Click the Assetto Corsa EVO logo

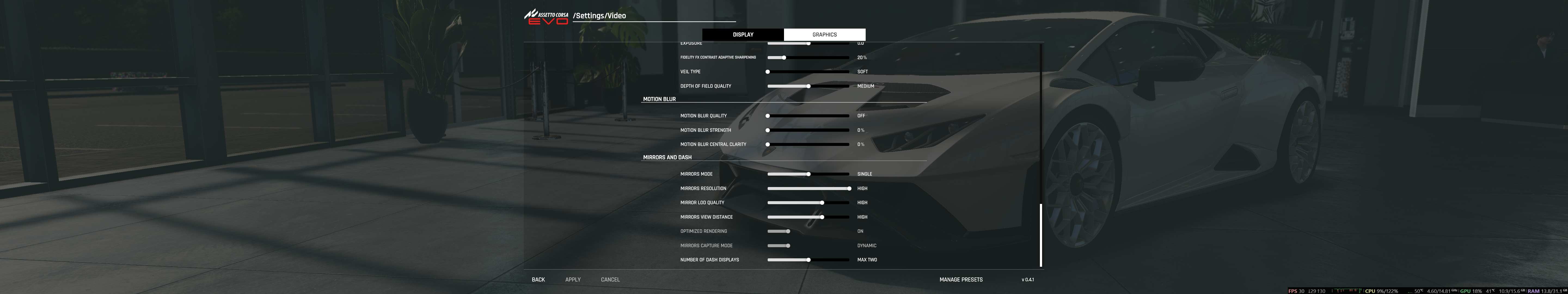tap(546, 16)
